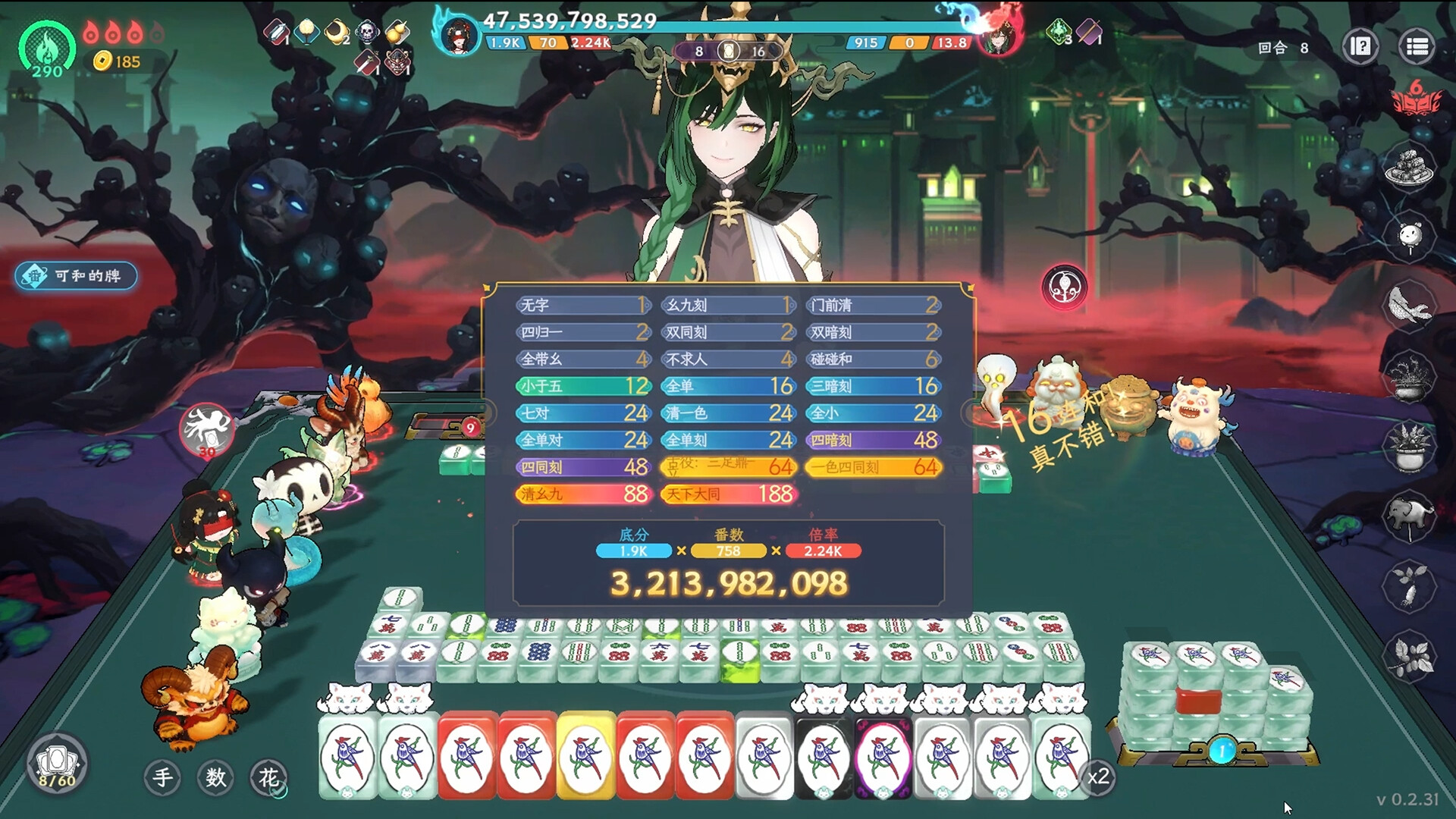The width and height of the screenshot is (1456, 819).
Task: Click the total score 3,213,982,098
Action: click(730, 581)
